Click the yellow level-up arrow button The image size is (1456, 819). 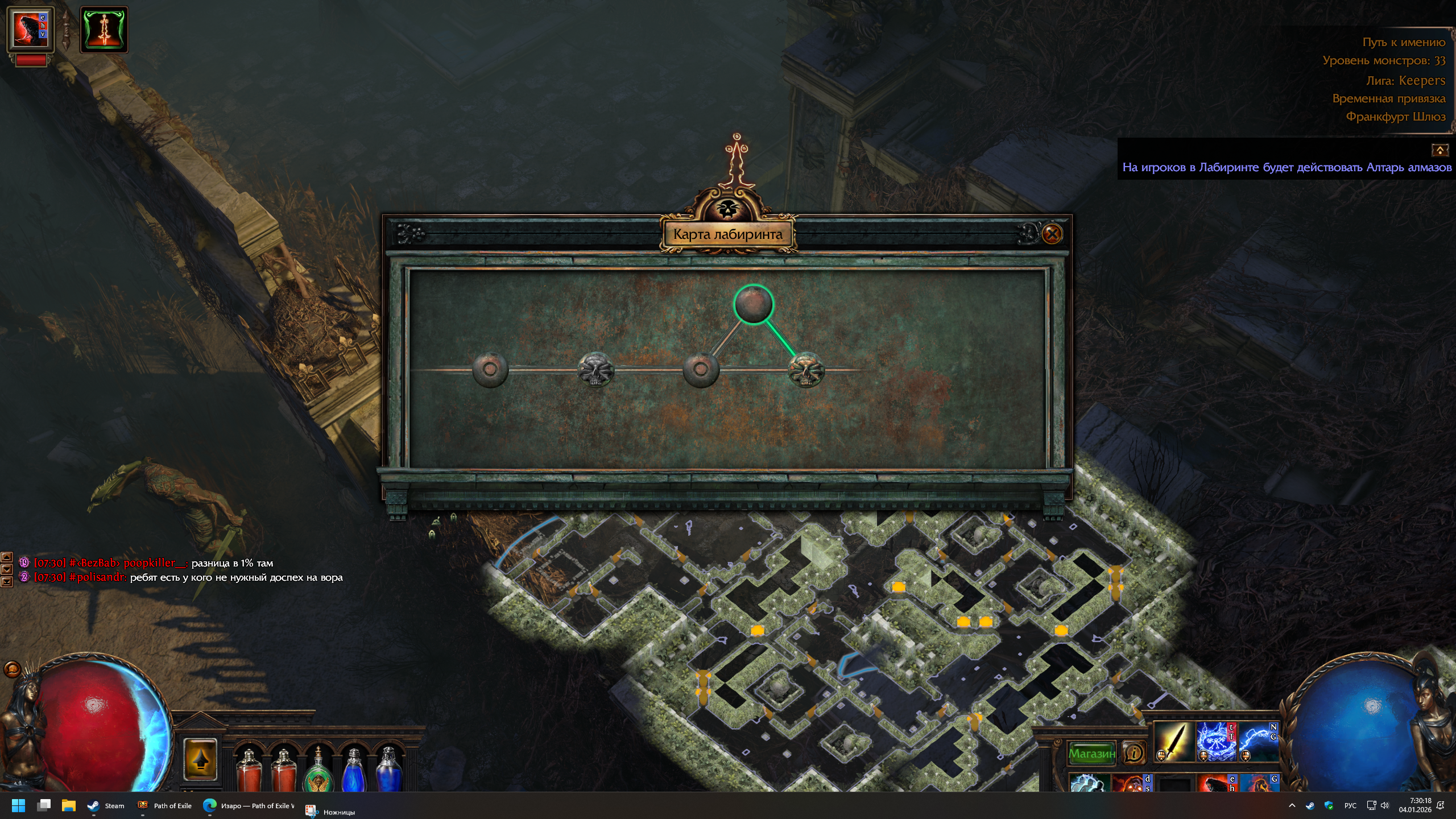(x=200, y=759)
